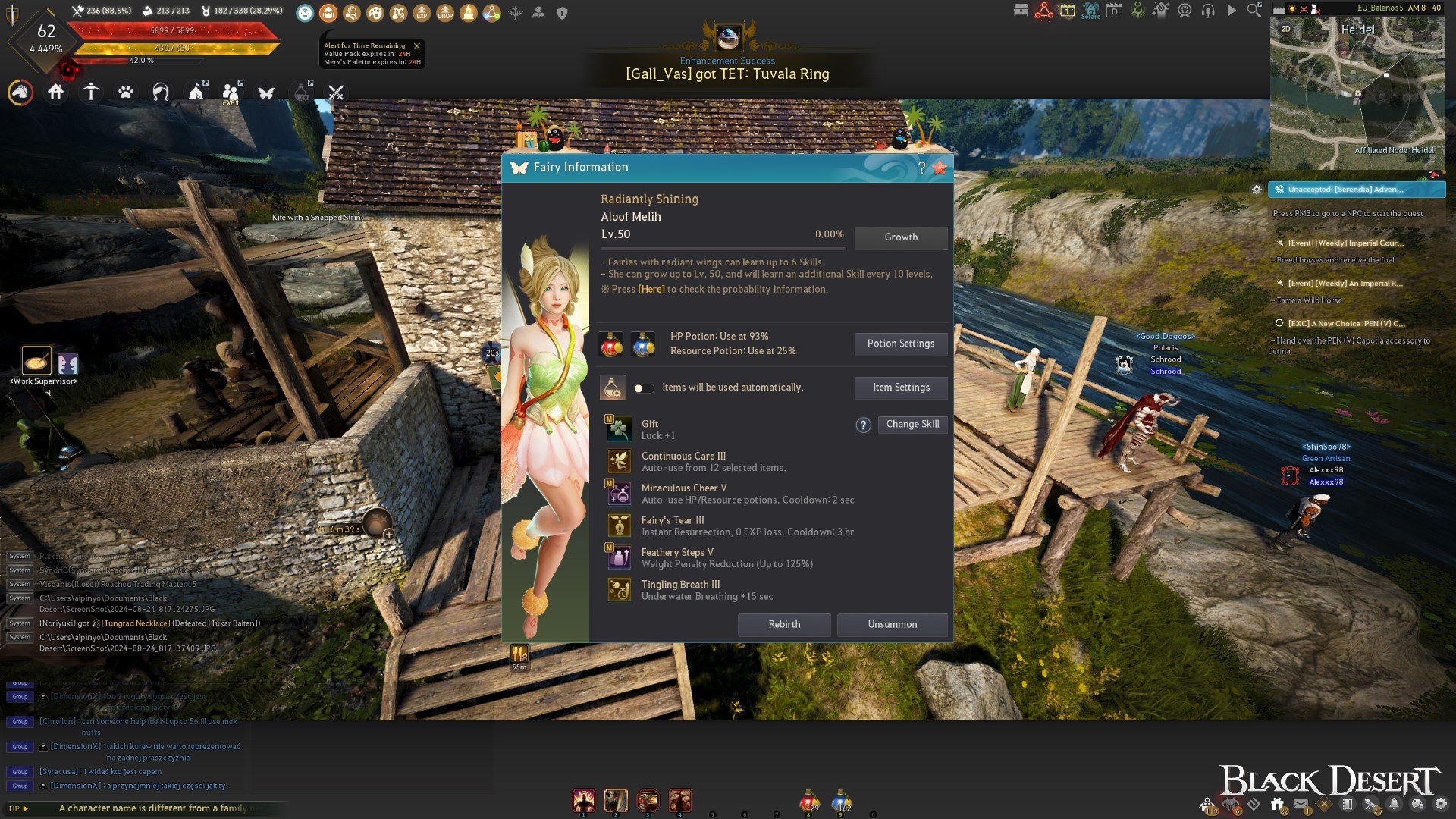Toggle automatic item use switch
This screenshot has width=1456, height=819.
tap(643, 388)
